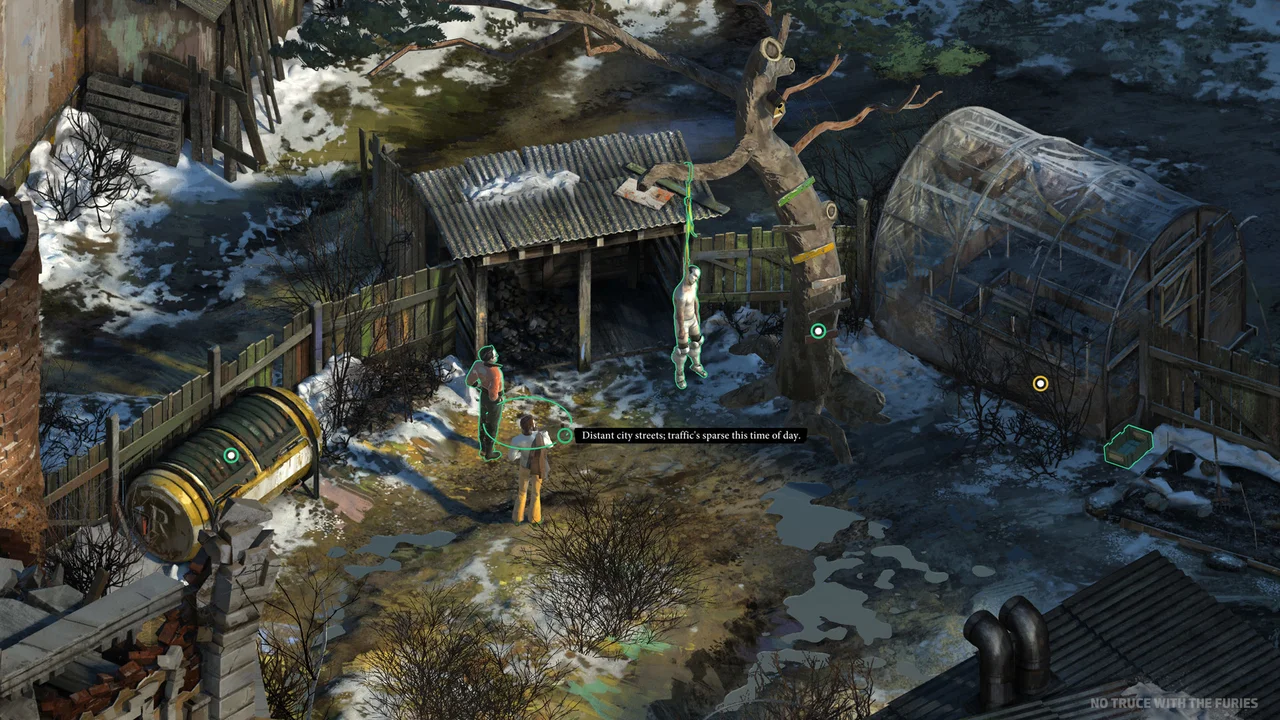Click the green interaction marker on the fuel barrel
Viewport: 1280px width, 720px height.
[231, 455]
